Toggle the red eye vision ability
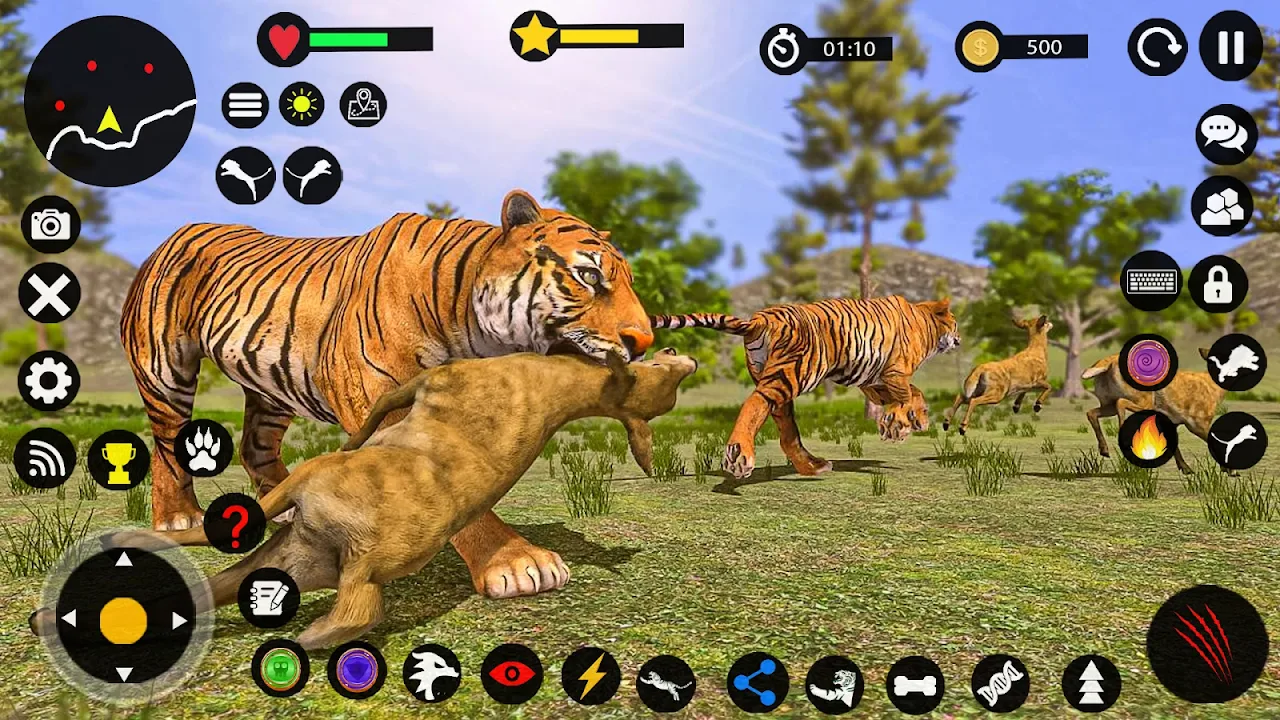 (512, 674)
